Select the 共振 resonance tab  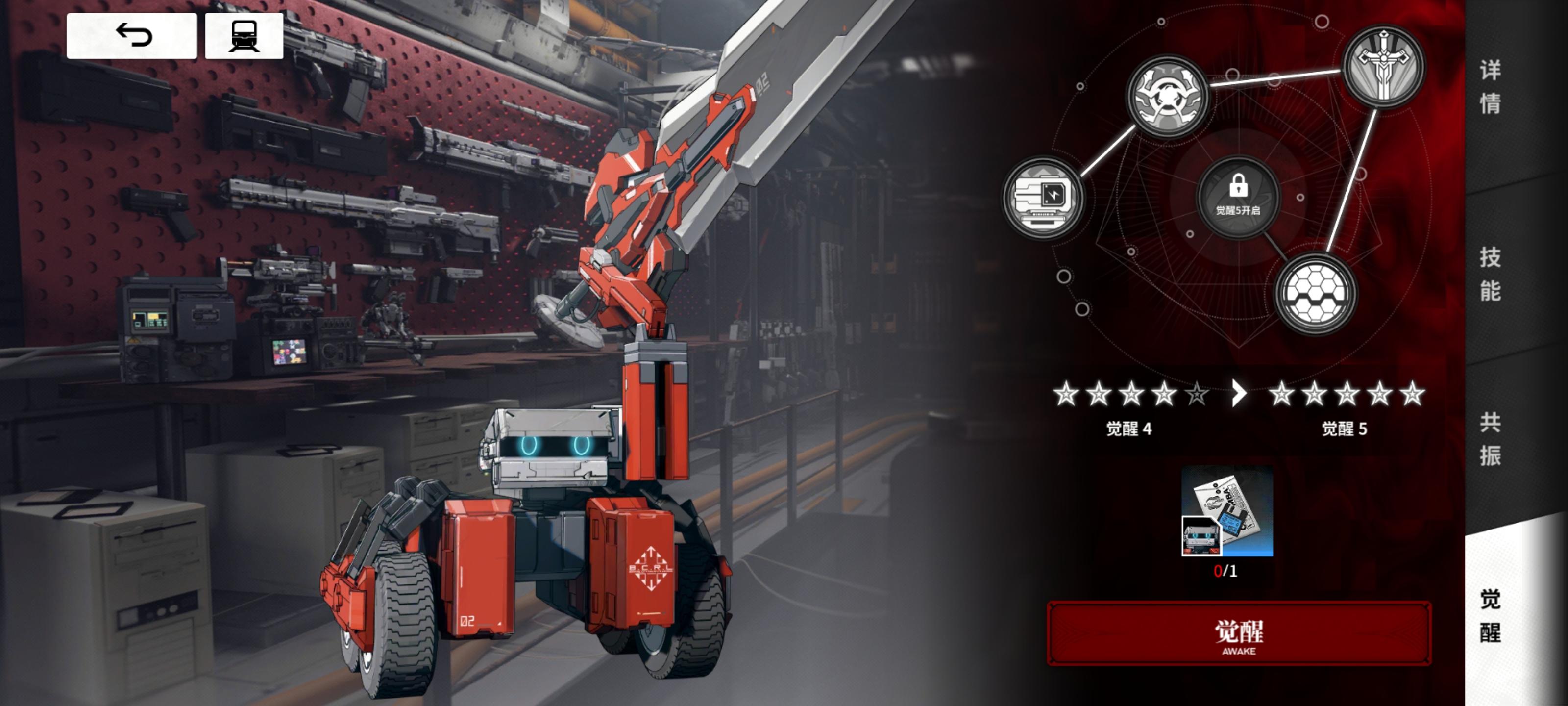[x=1490, y=439]
